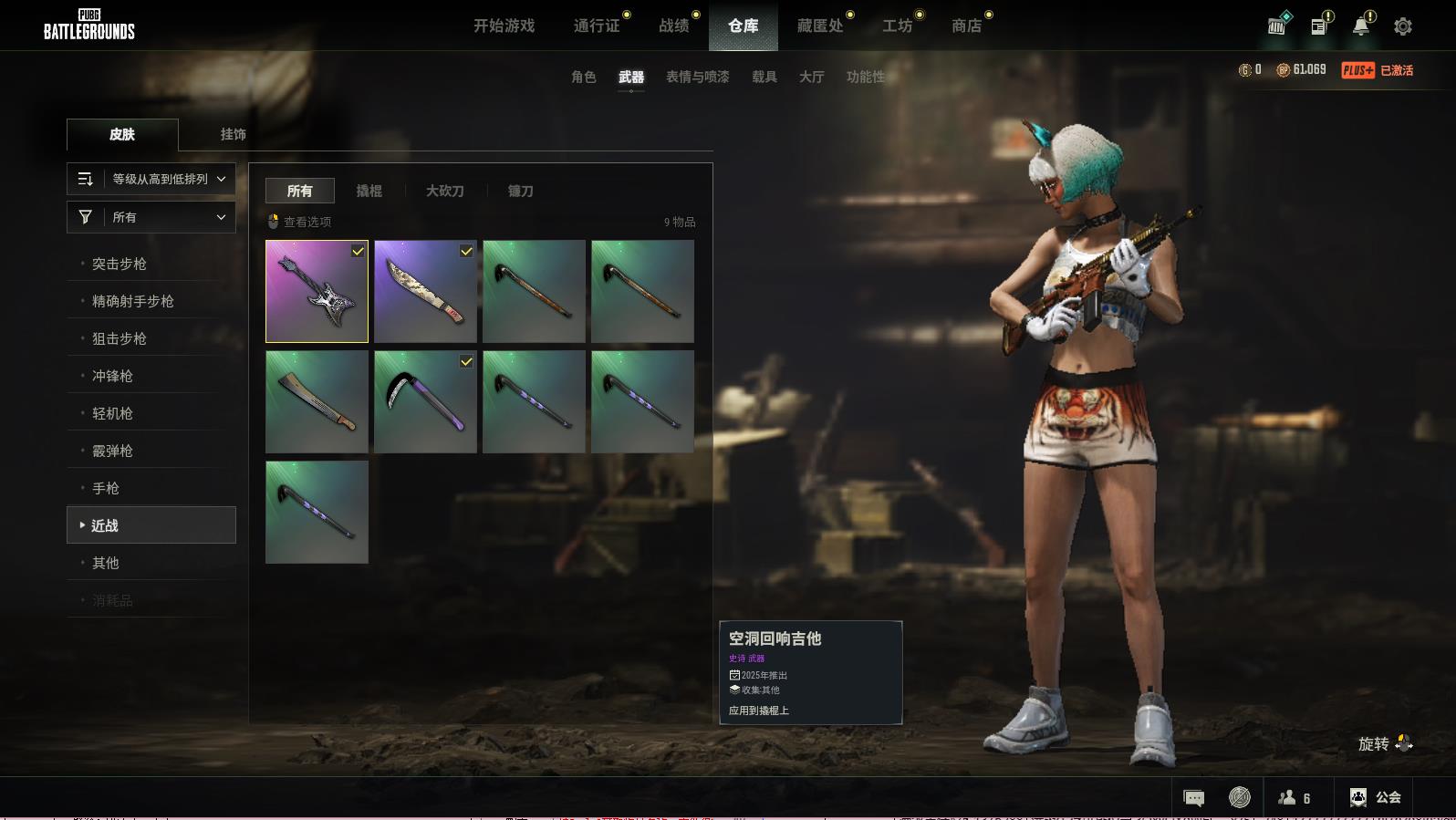Select the 手枪 pistol category

(106, 488)
